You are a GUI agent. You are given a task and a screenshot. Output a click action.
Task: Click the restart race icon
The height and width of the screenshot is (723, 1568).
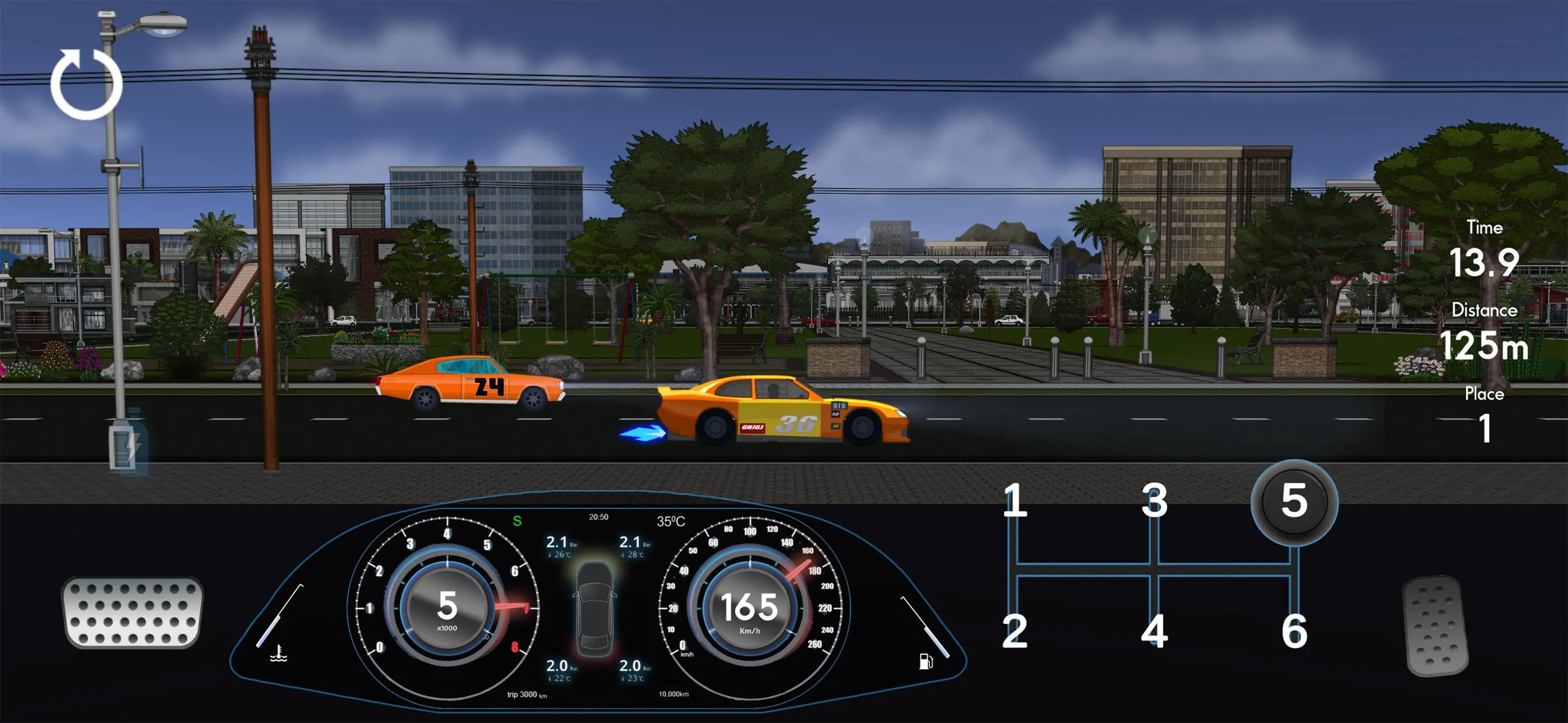pyautogui.click(x=85, y=84)
